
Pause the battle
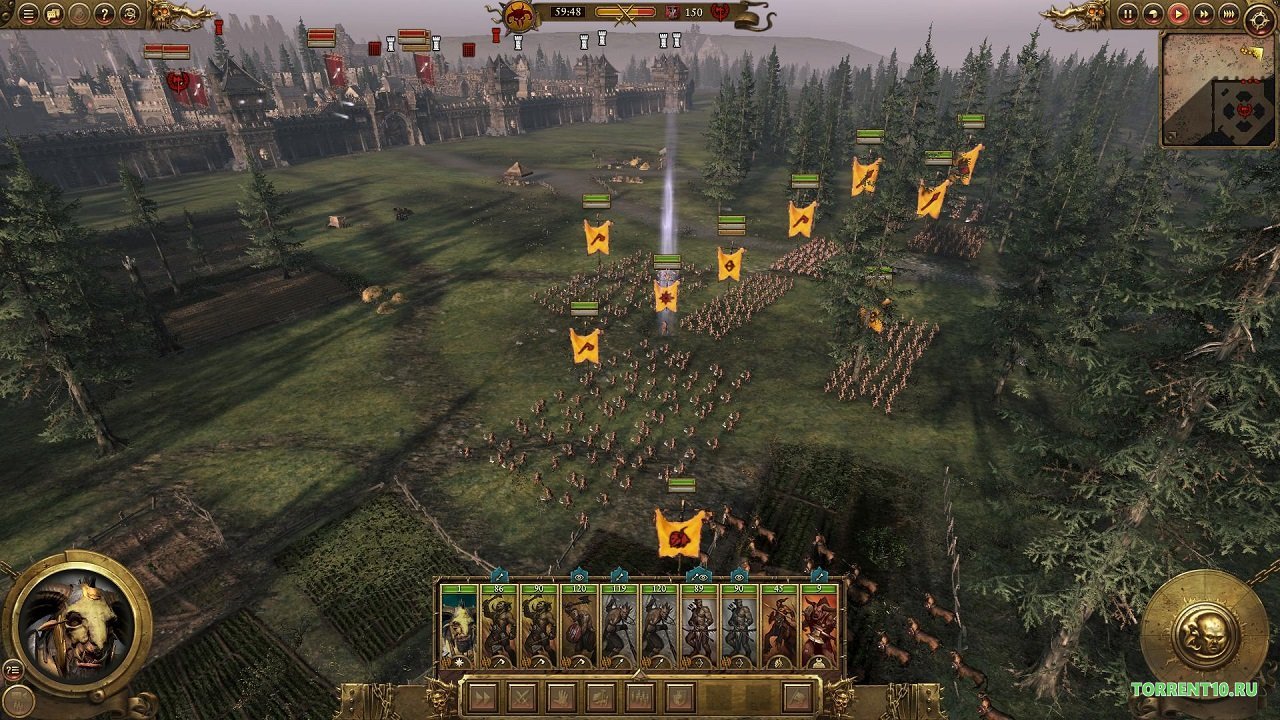[x=1128, y=14]
